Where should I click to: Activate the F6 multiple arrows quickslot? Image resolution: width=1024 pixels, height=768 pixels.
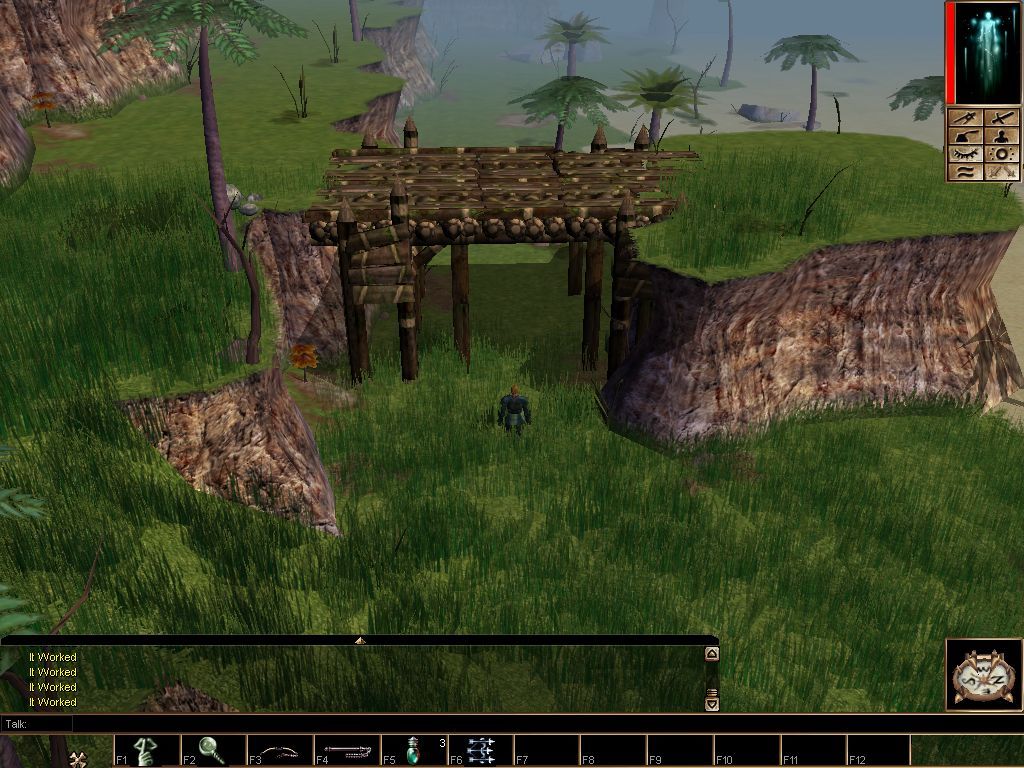click(x=480, y=750)
